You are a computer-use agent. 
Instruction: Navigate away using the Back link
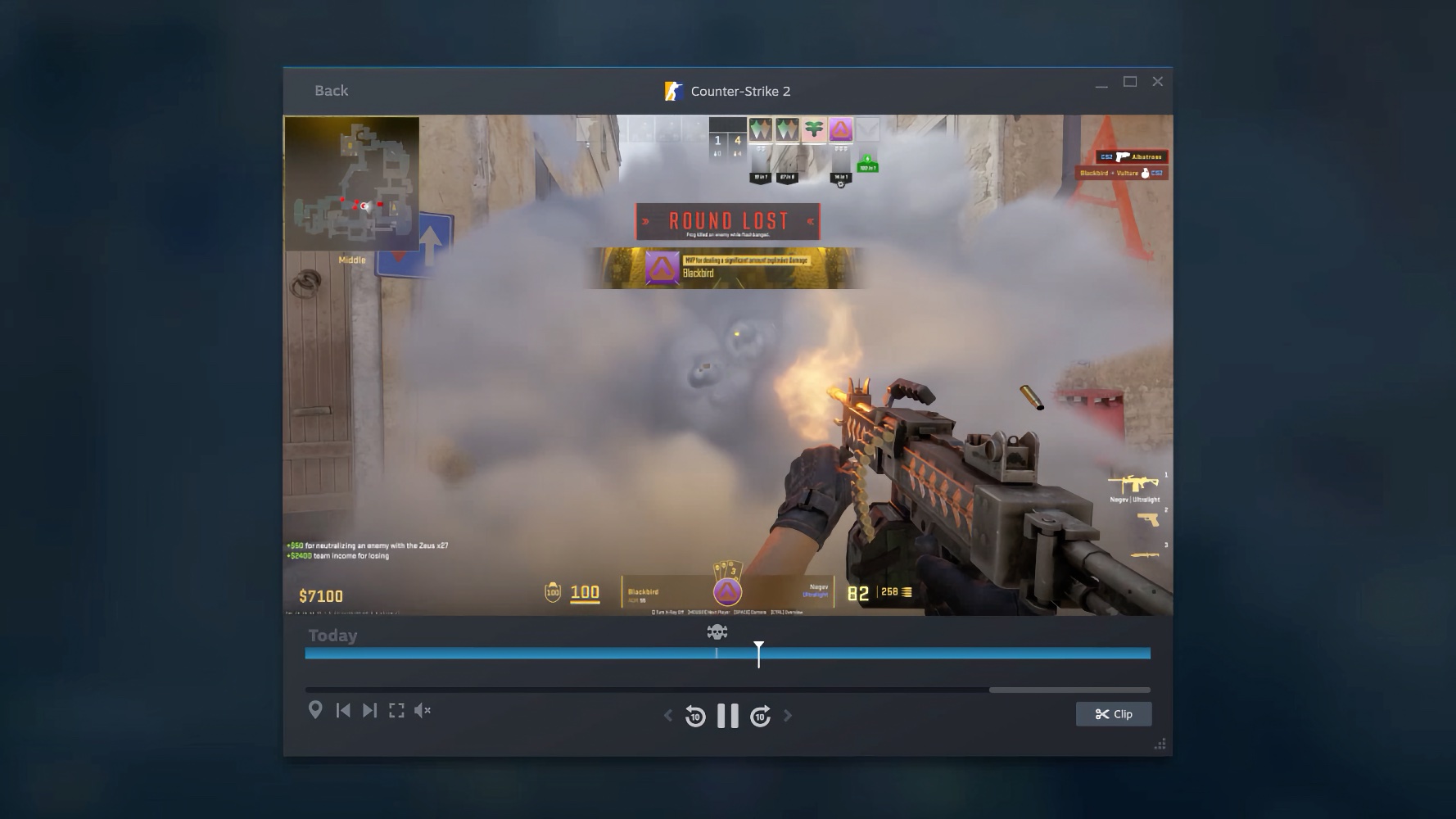[331, 90]
